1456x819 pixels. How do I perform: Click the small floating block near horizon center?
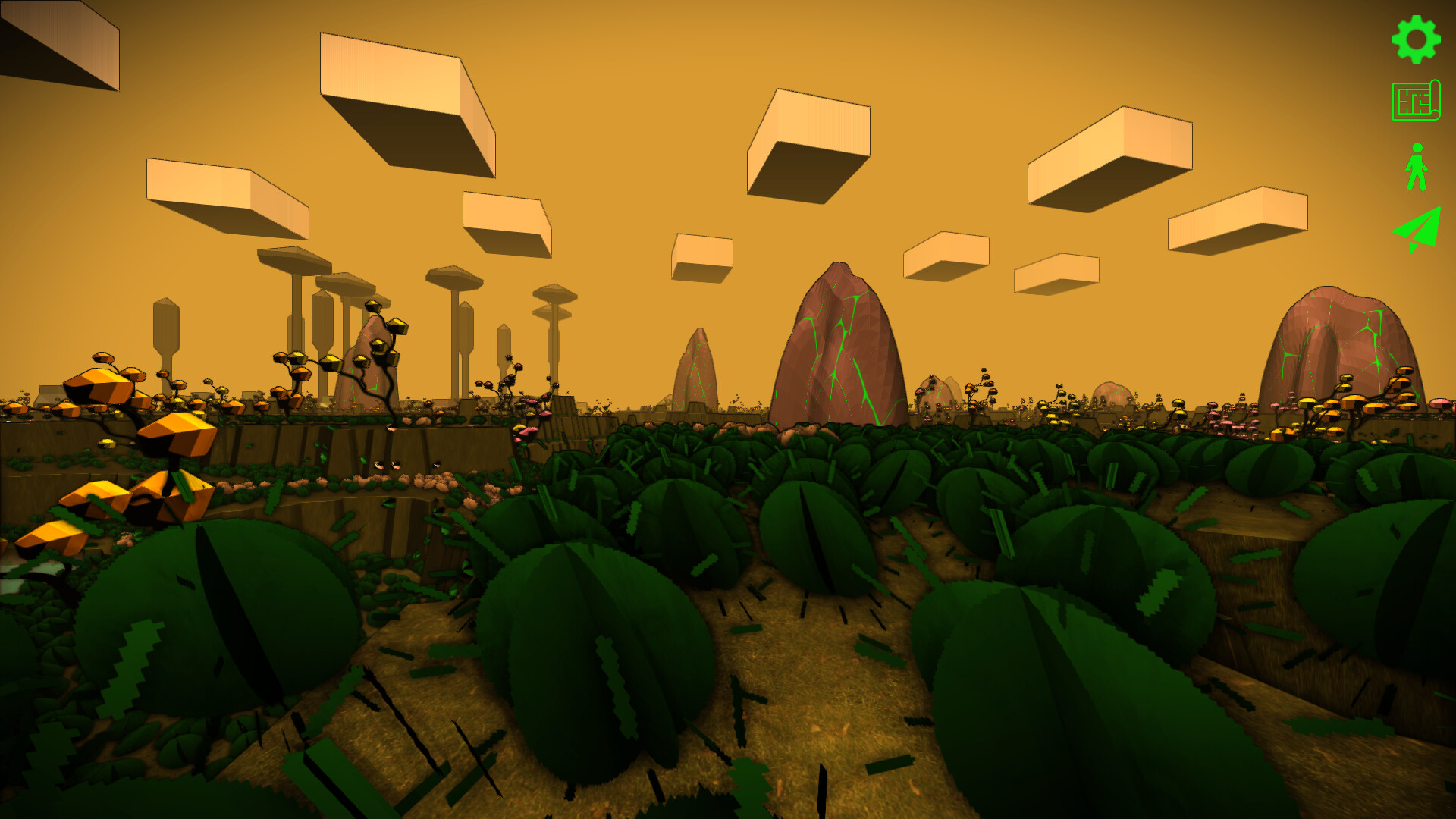(701, 254)
